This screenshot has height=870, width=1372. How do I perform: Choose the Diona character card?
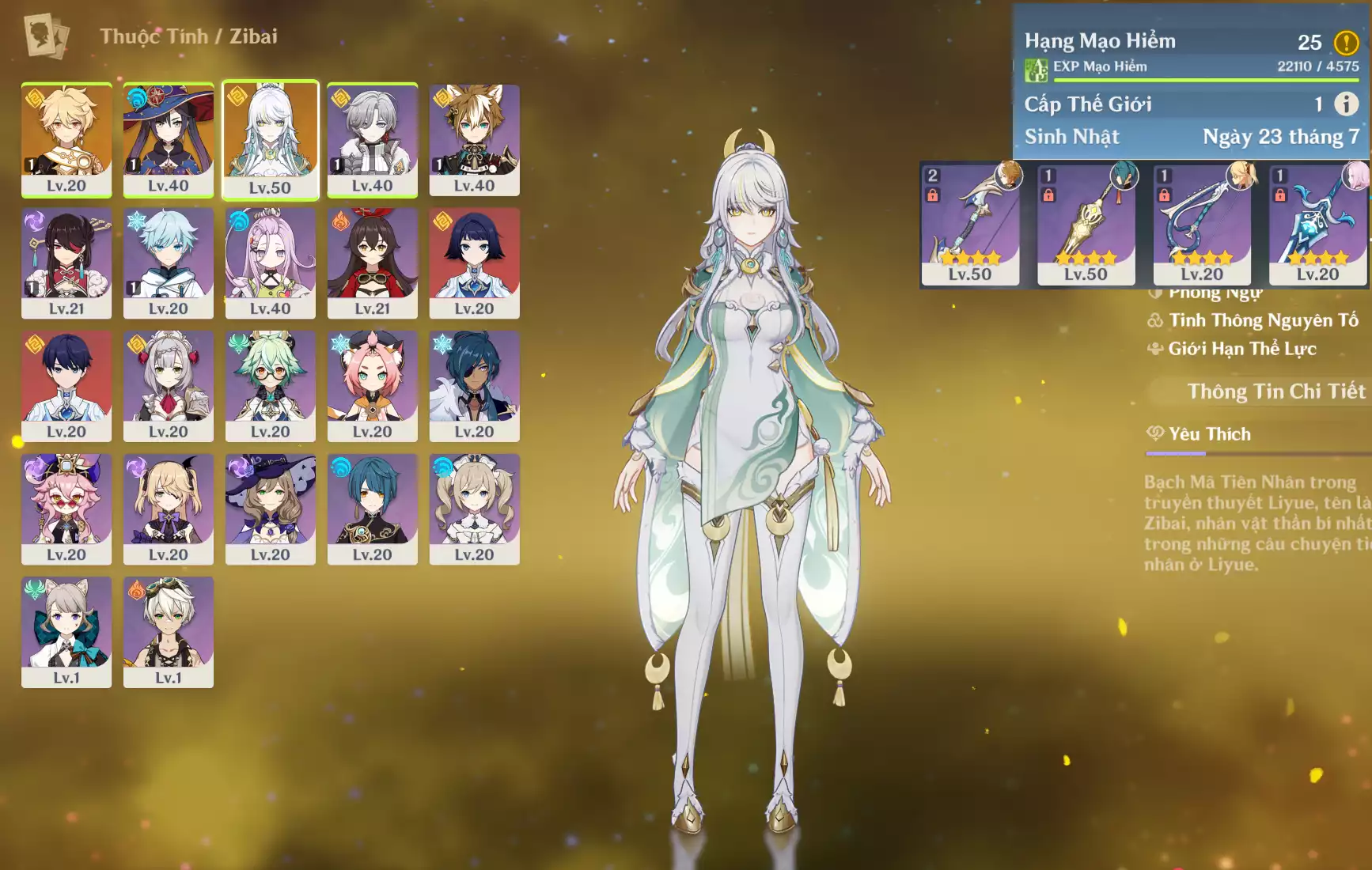[x=372, y=386]
